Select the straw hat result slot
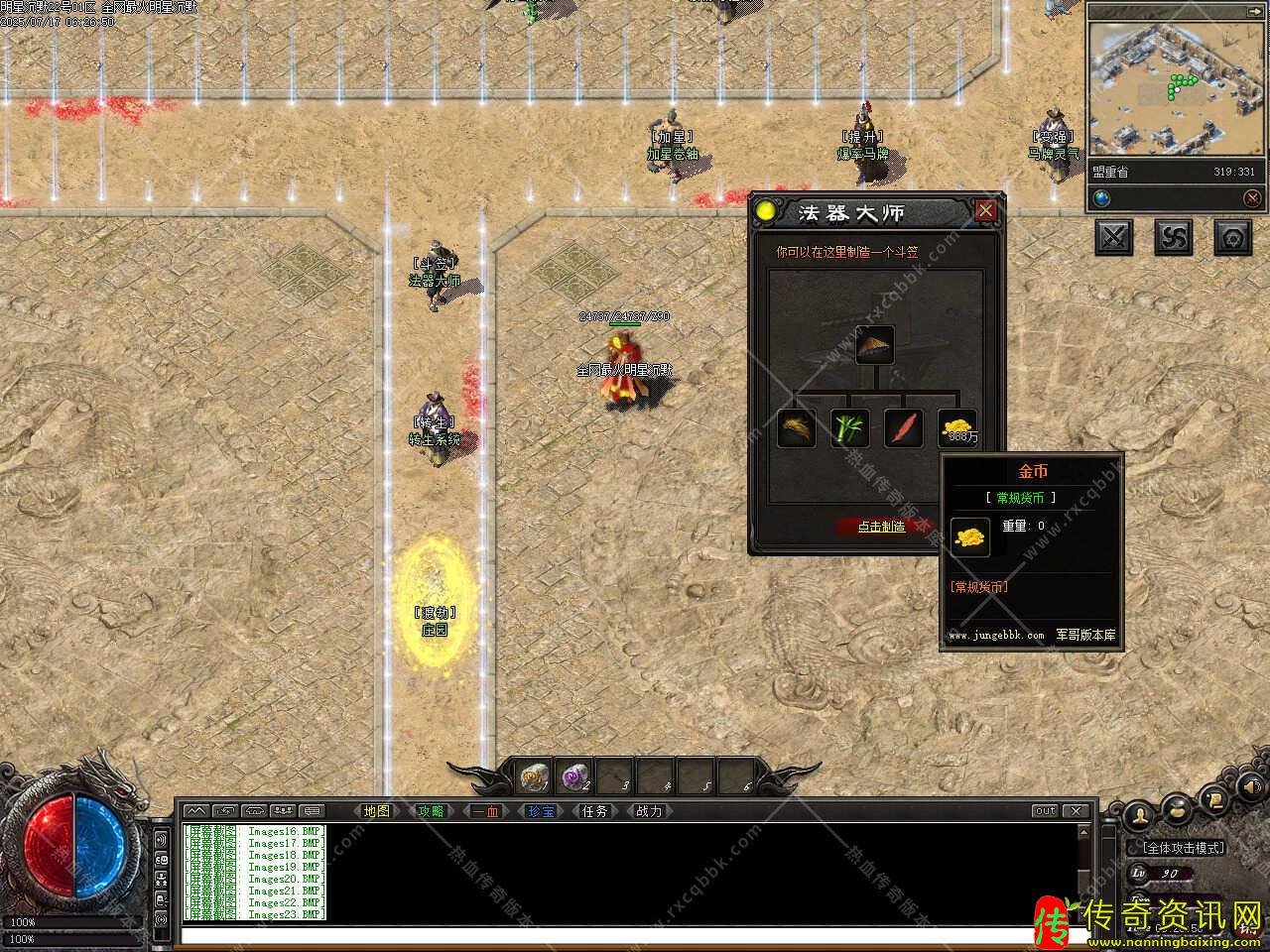This screenshot has width=1270, height=952. (875, 344)
